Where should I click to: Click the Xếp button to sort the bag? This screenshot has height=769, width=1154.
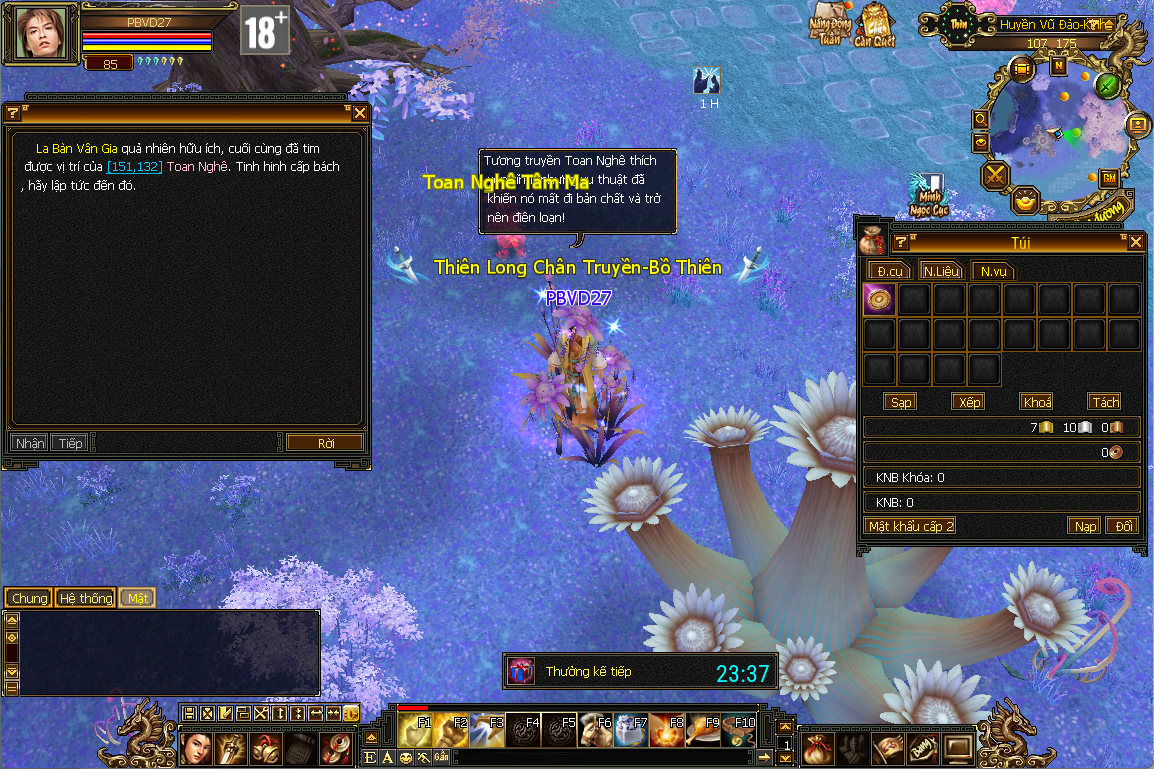[x=968, y=402]
